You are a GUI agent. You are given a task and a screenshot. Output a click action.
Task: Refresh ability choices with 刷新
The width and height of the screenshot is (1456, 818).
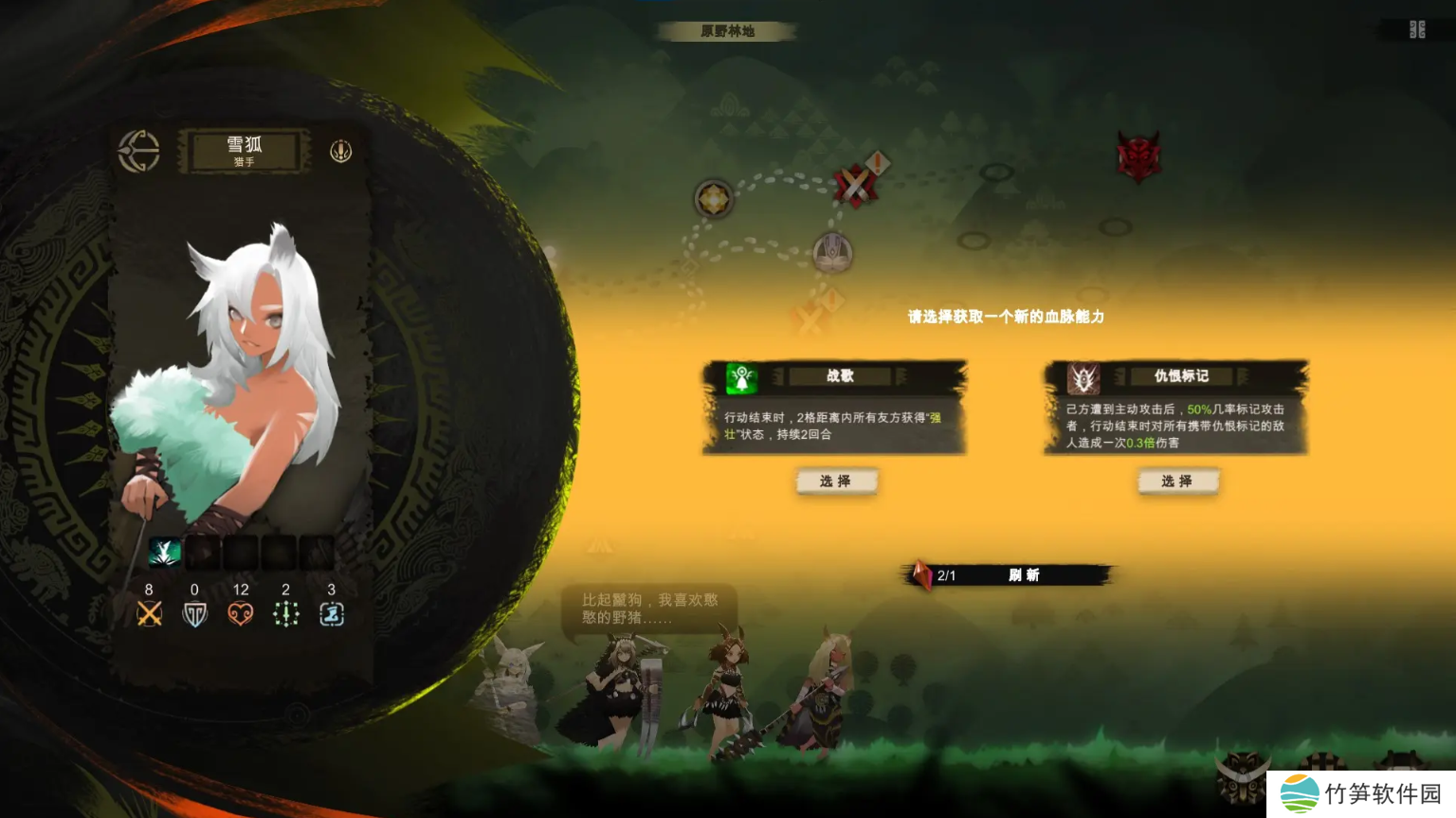click(x=1024, y=575)
